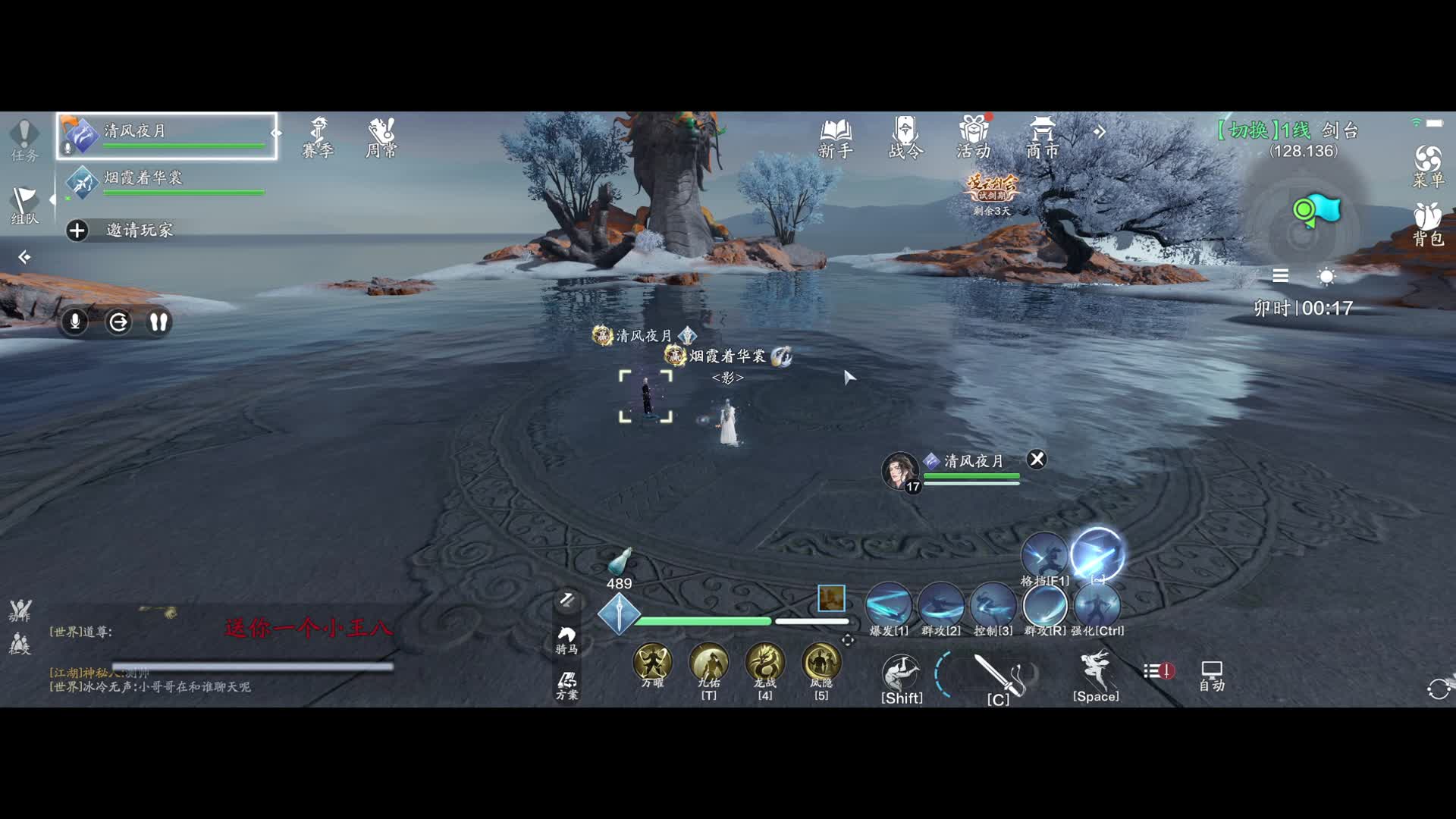This screenshot has width=1456, height=819.
Task: Click the 邀请玩家 invite button
Action: tap(121, 230)
